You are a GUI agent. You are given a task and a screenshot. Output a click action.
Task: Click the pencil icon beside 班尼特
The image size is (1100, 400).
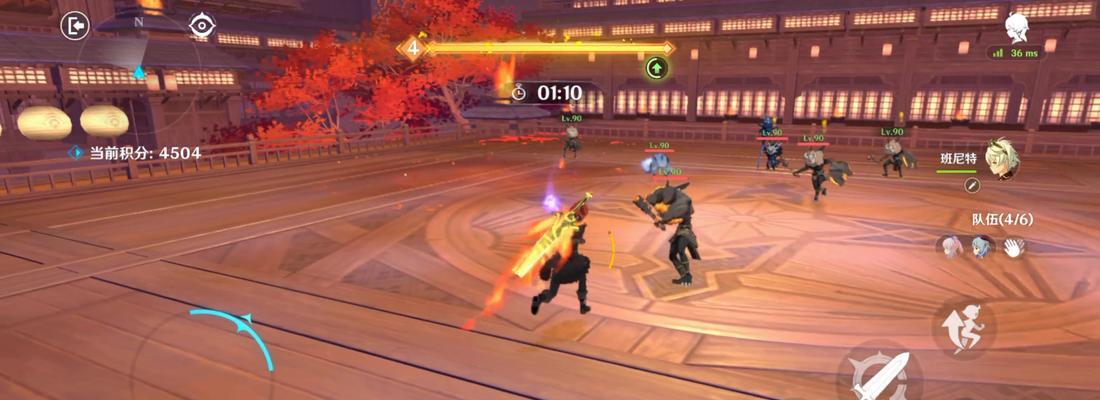970,185
